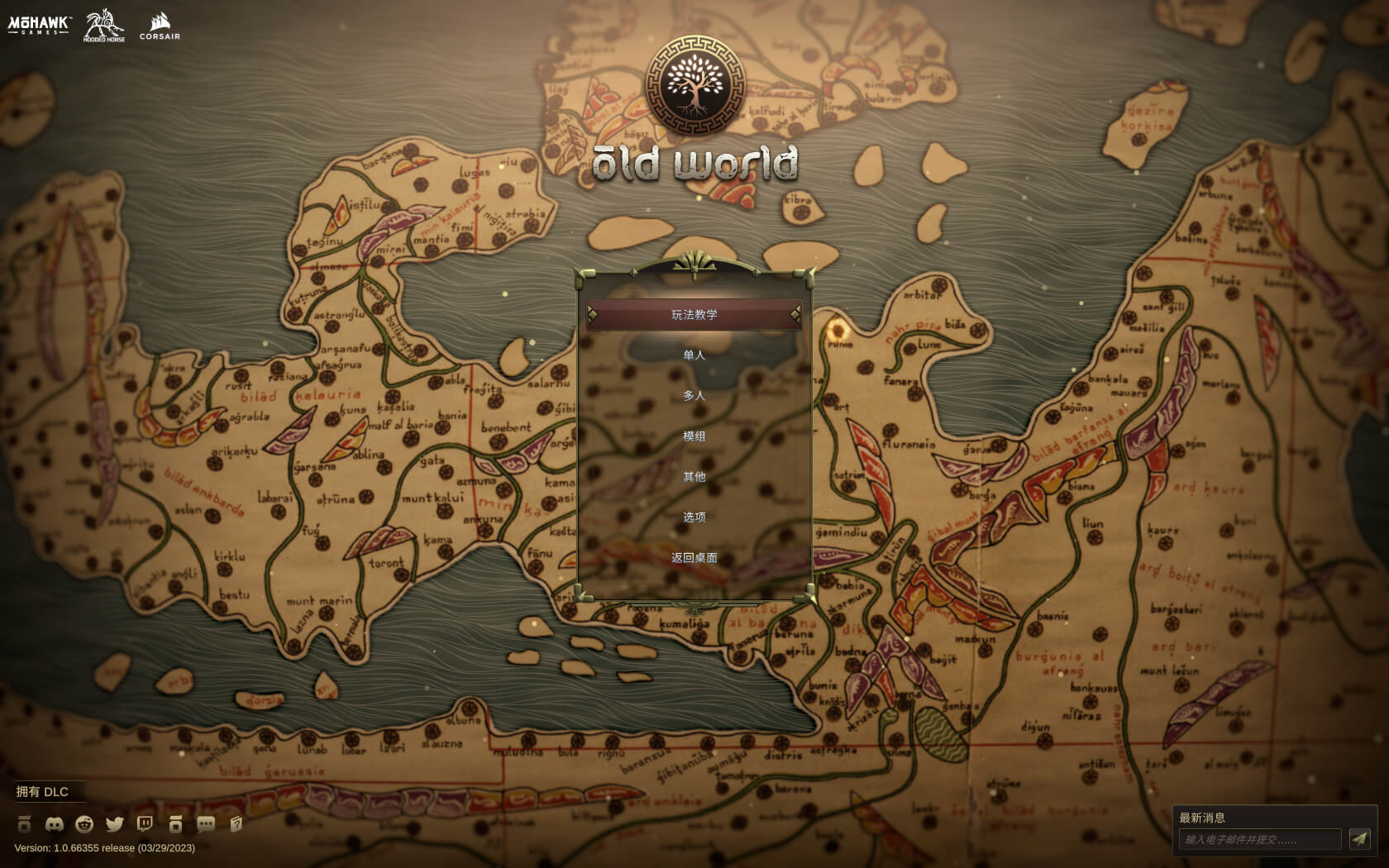Click the speech bubble feedback icon
This screenshot has height=868, width=1389.
[206, 824]
